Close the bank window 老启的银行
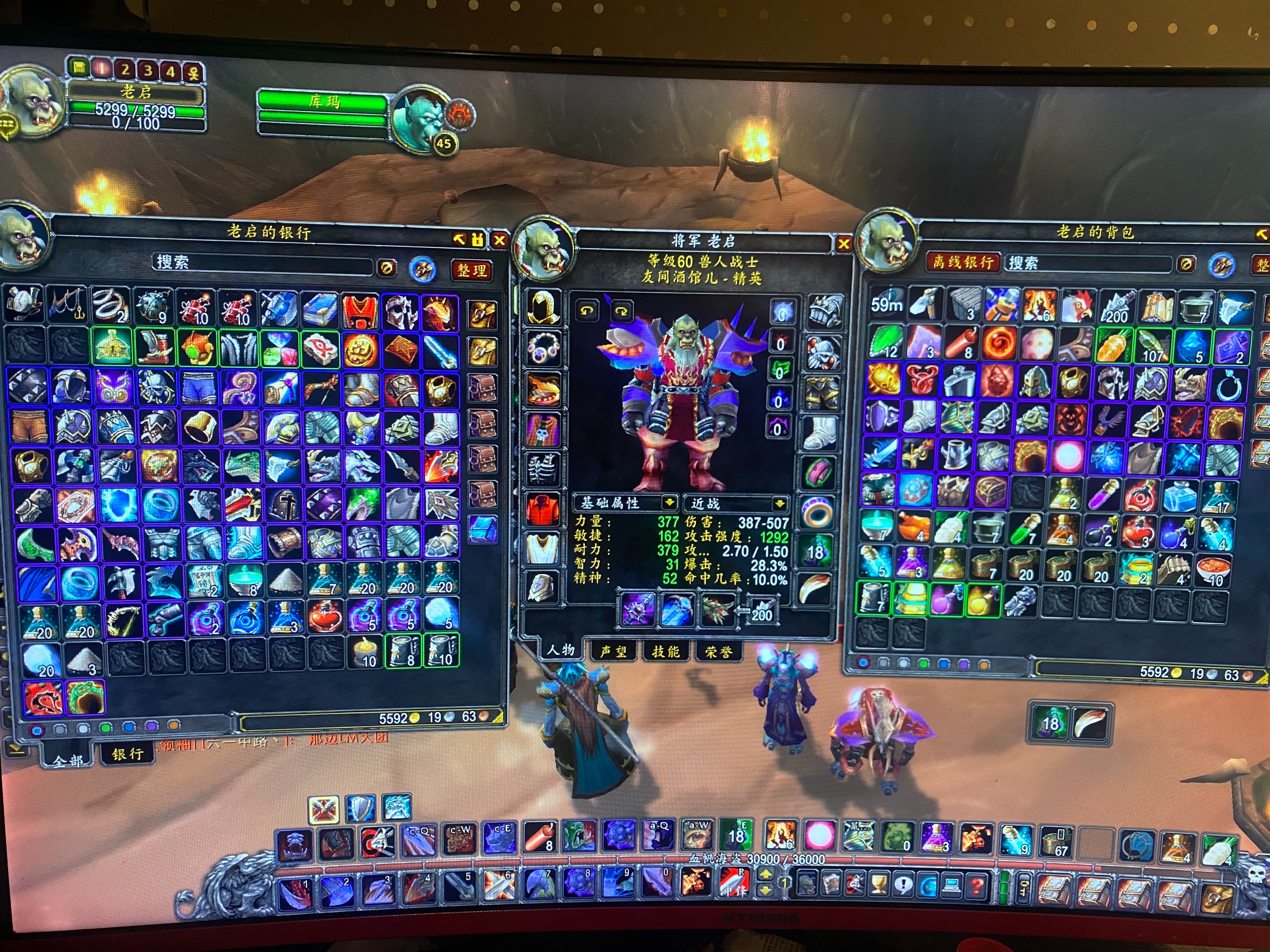Viewport: 1270px width, 952px height. click(x=500, y=241)
